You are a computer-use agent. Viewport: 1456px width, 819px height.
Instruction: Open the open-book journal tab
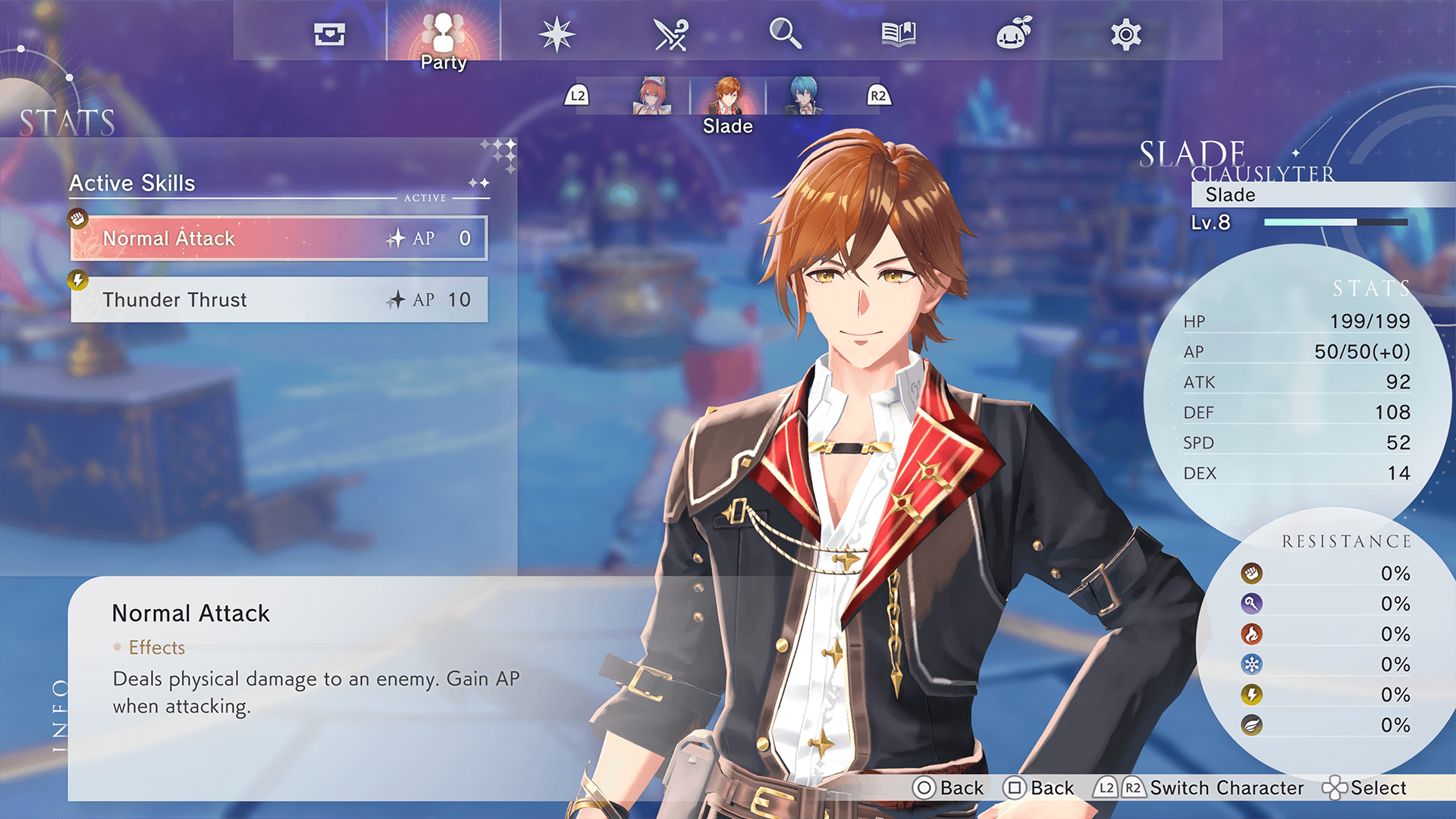[899, 34]
